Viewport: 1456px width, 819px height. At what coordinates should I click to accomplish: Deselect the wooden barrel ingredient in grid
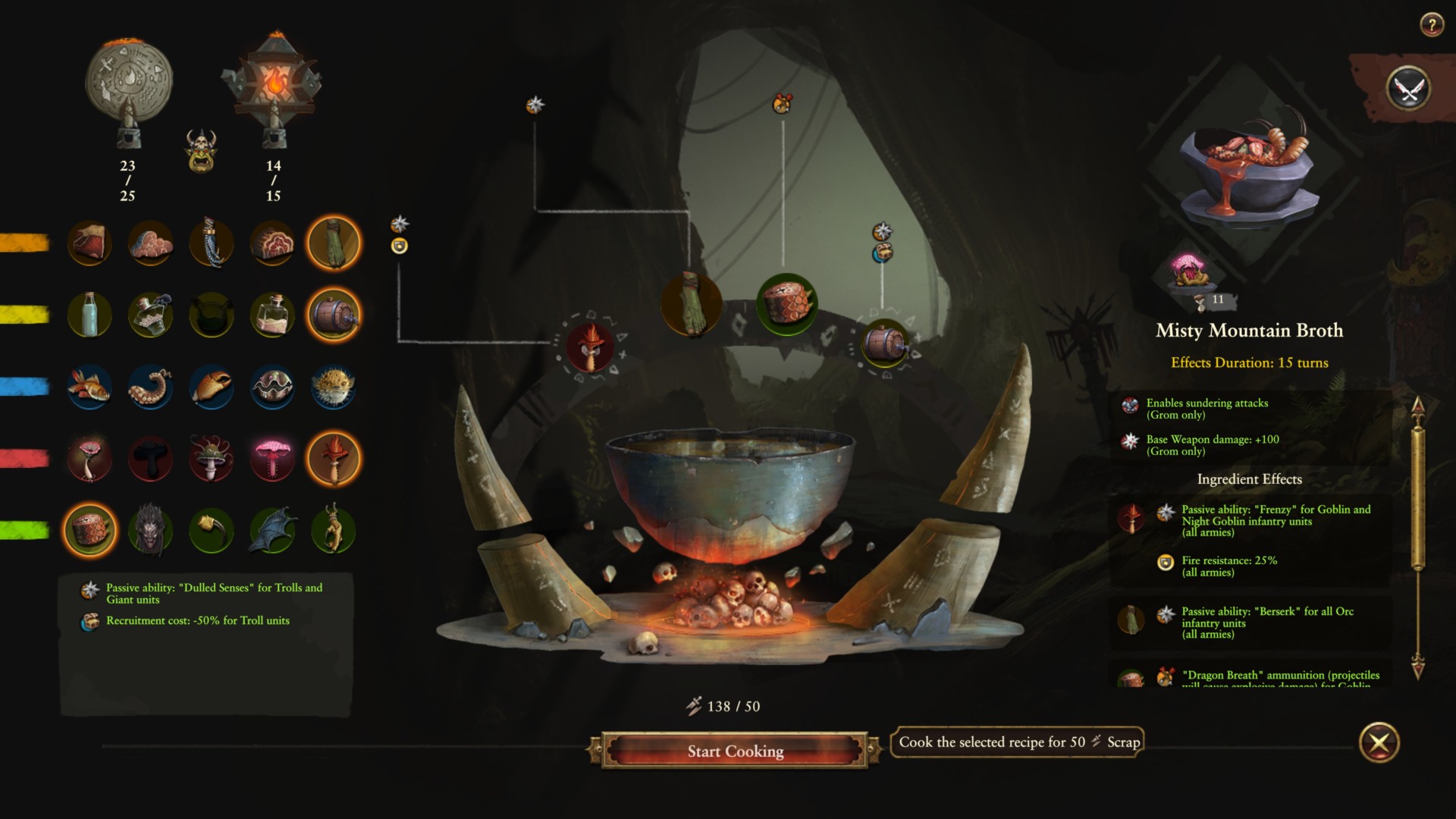tap(333, 315)
